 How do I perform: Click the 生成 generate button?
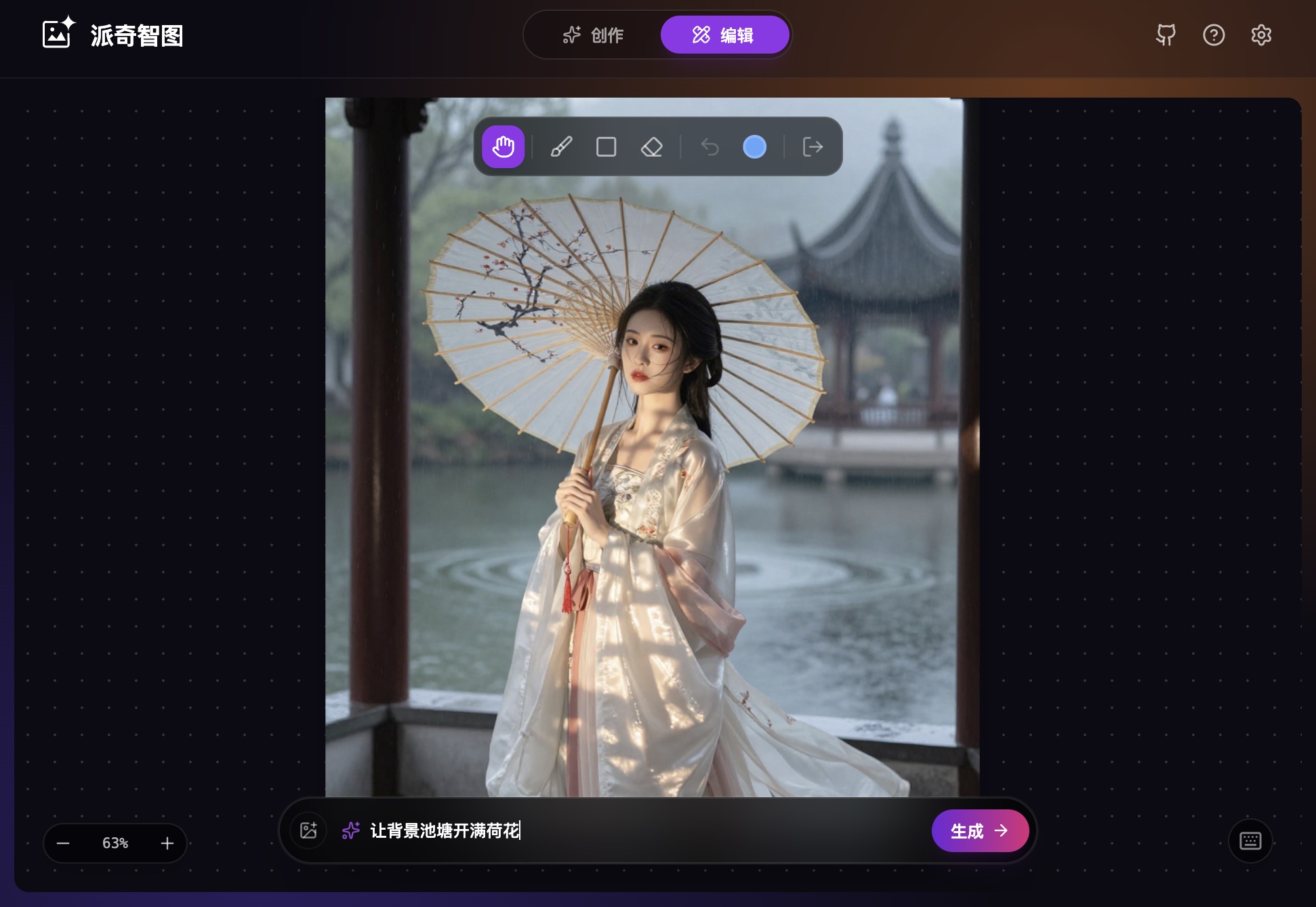click(x=980, y=830)
